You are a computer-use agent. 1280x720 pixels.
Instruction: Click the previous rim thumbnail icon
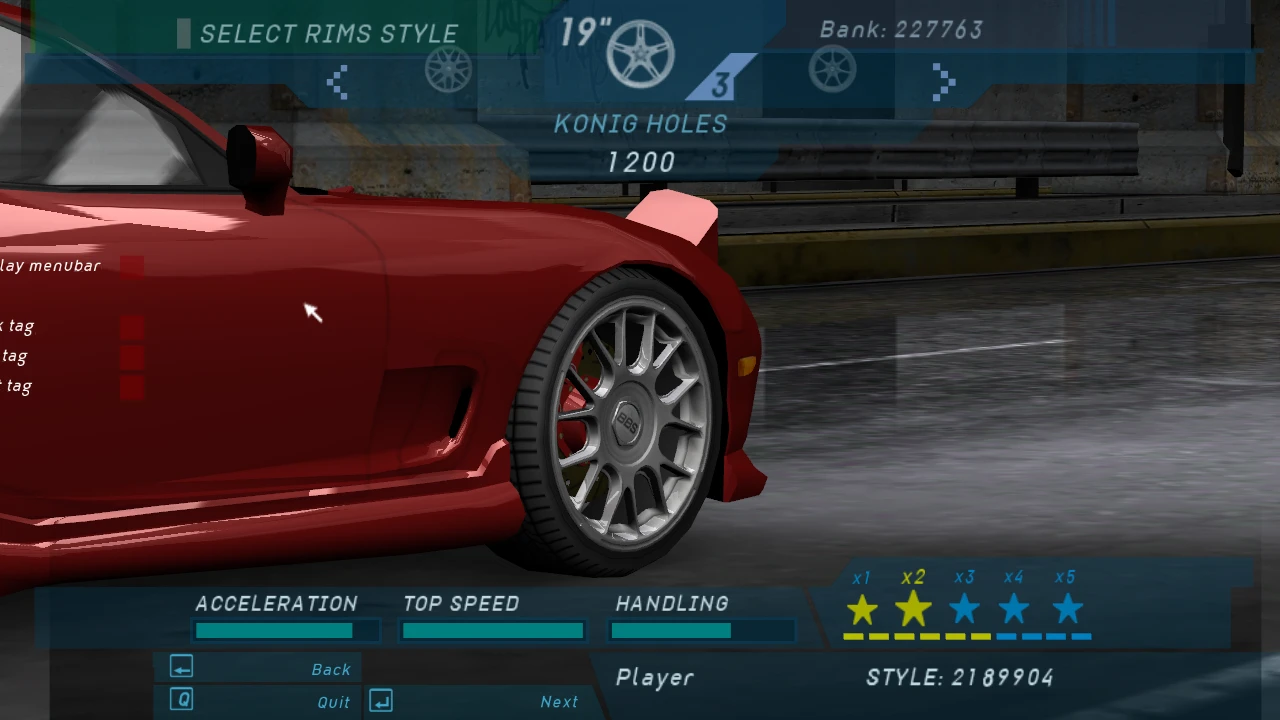pyautogui.click(x=448, y=70)
